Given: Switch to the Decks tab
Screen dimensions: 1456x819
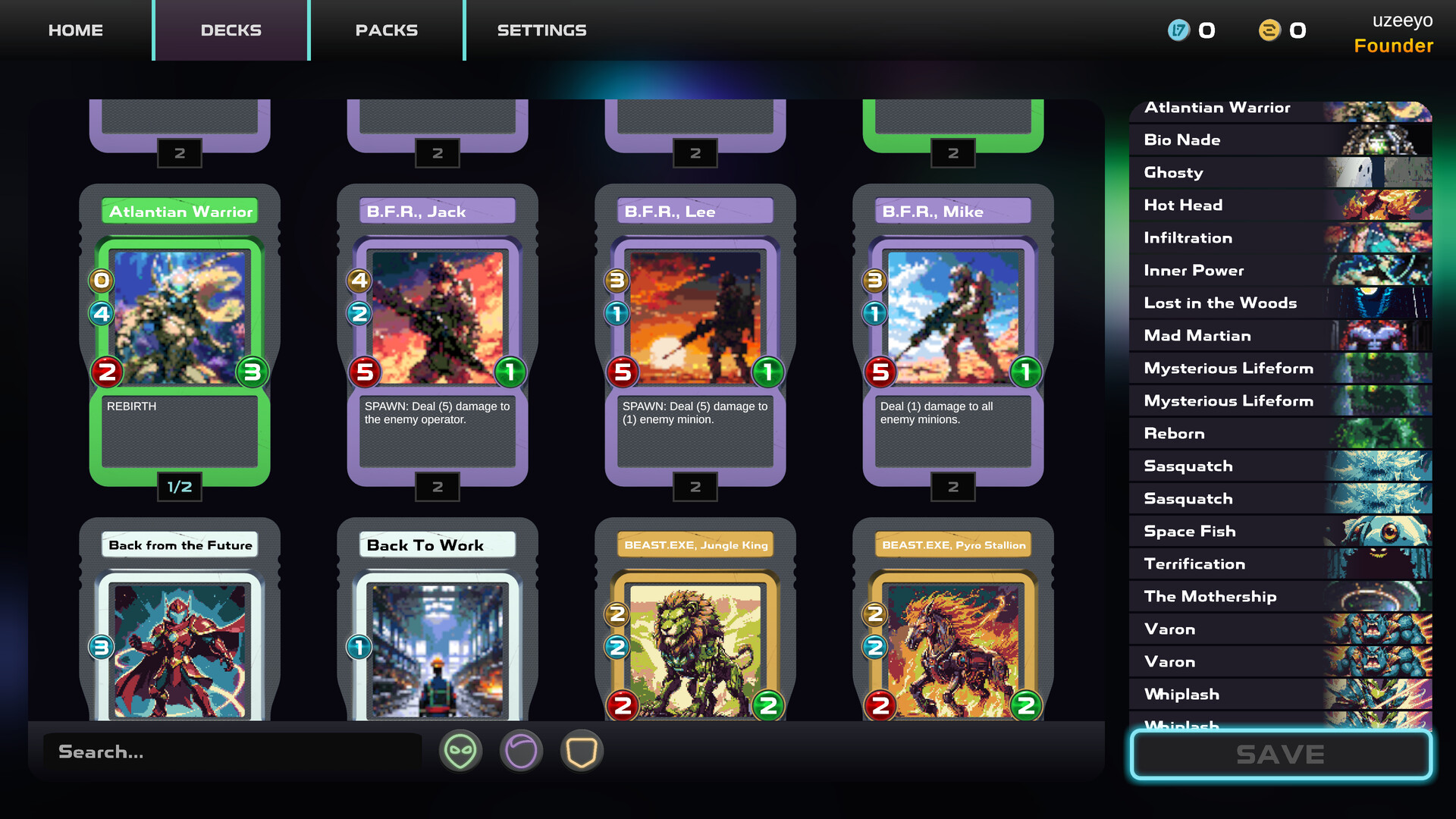Looking at the screenshot, I should (x=231, y=30).
